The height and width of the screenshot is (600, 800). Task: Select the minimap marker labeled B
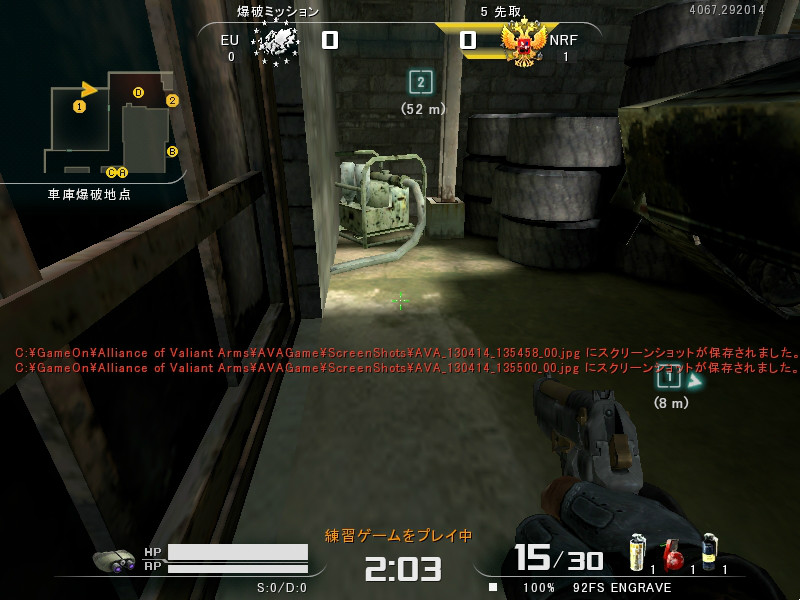(x=172, y=151)
